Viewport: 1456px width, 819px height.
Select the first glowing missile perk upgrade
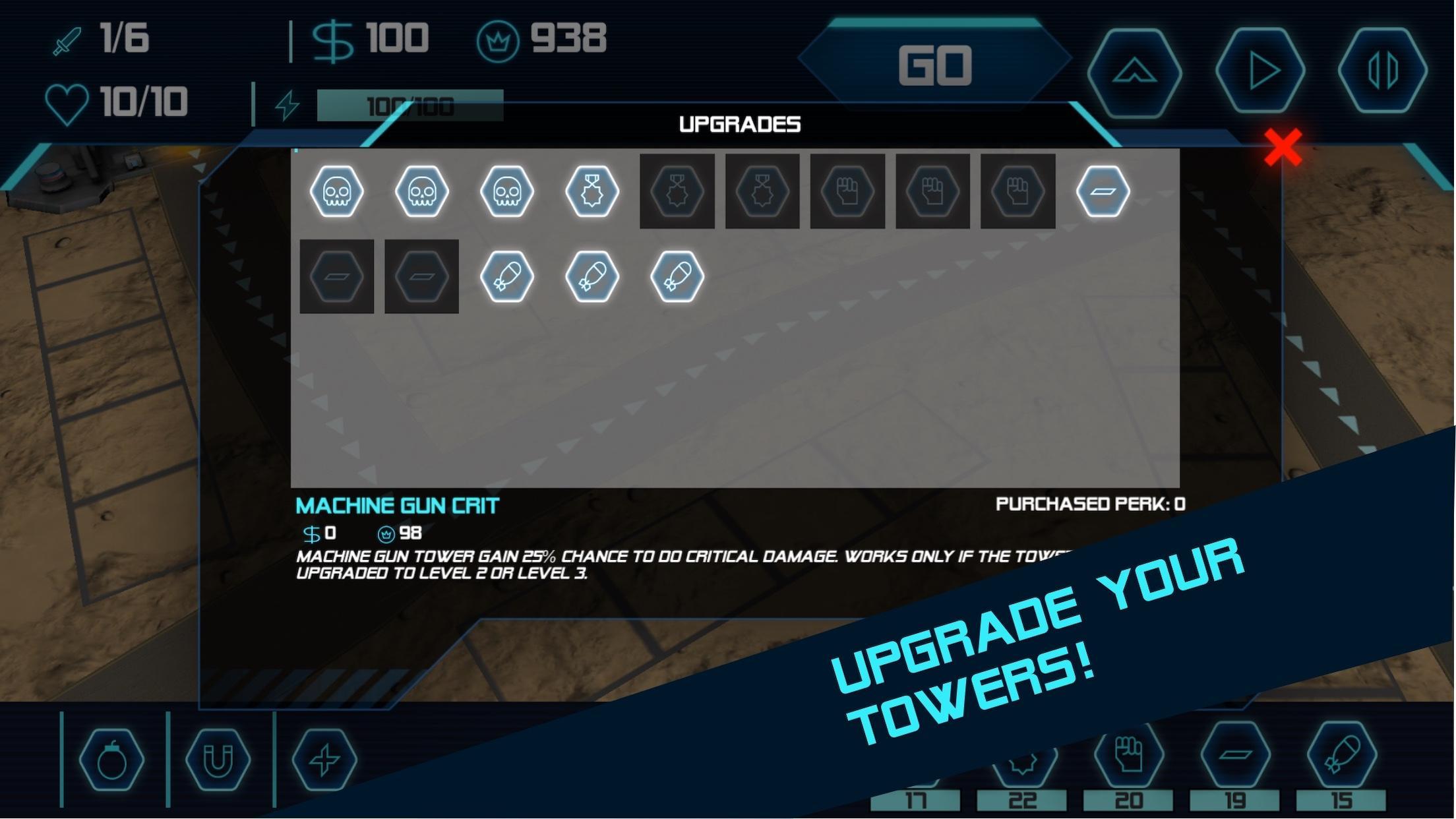tap(507, 276)
